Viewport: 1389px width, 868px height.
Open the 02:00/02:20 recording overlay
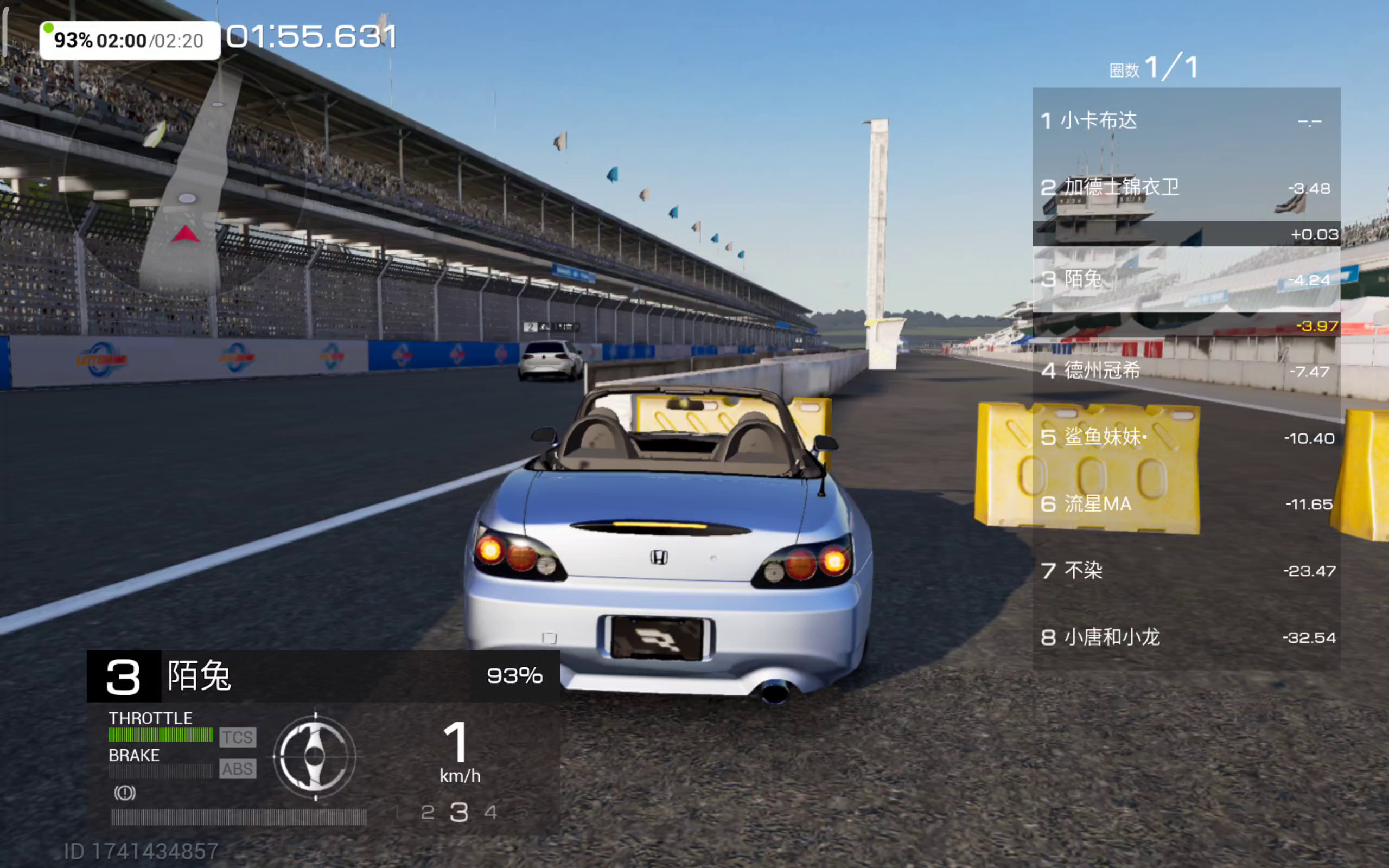[130, 41]
